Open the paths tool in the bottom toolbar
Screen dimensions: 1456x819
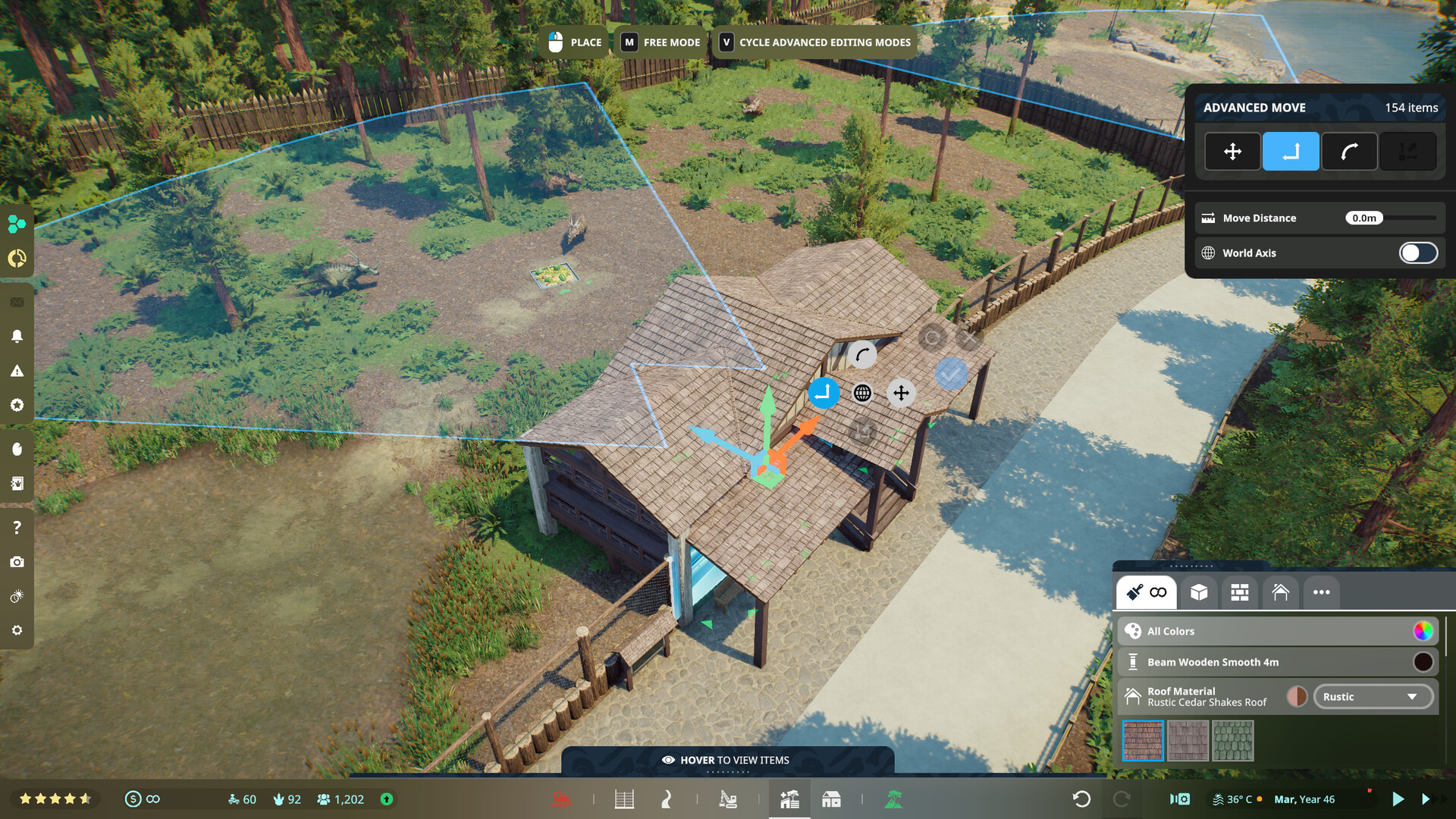[x=667, y=799]
